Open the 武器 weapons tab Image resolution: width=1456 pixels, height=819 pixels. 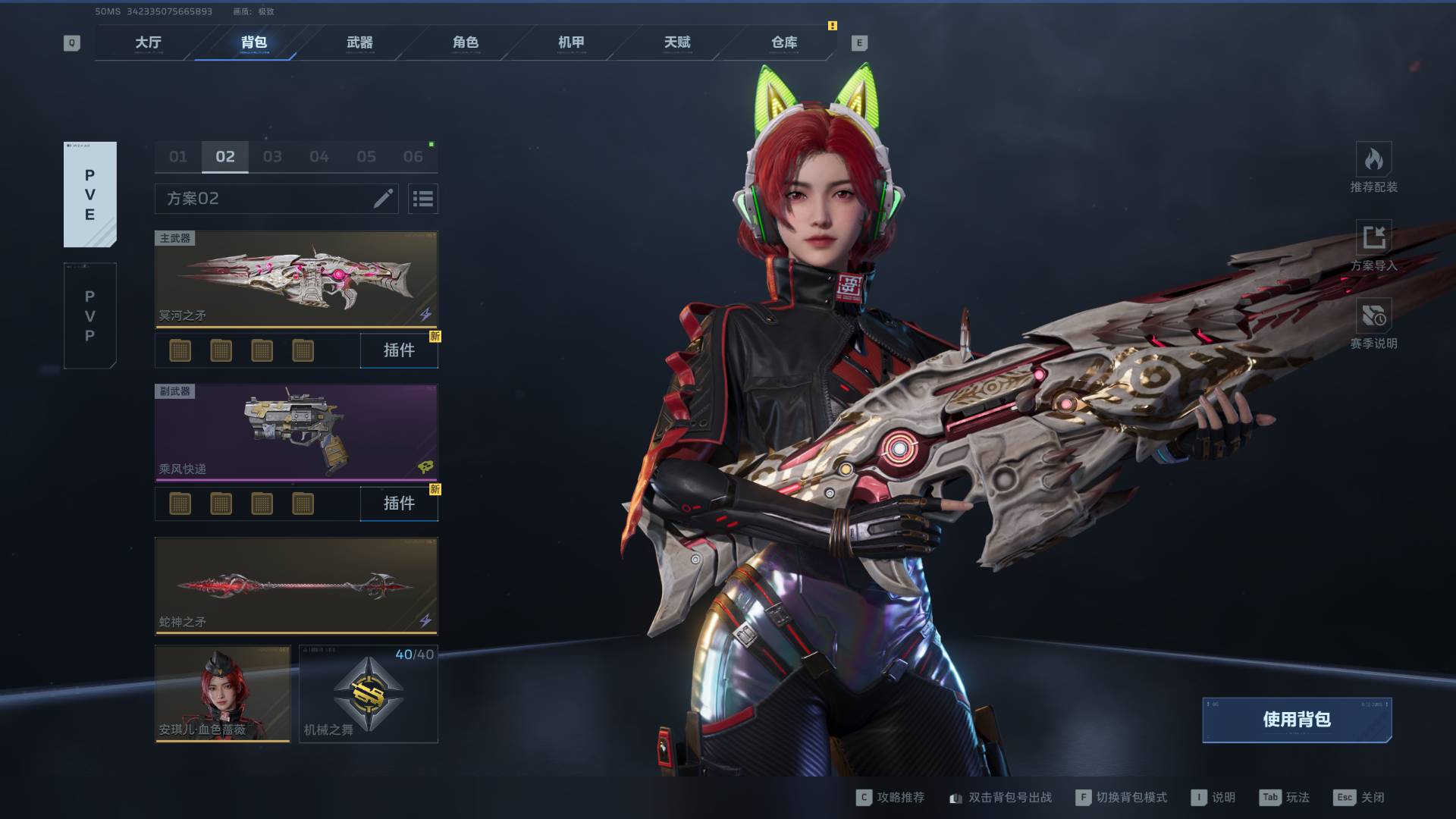tap(359, 42)
